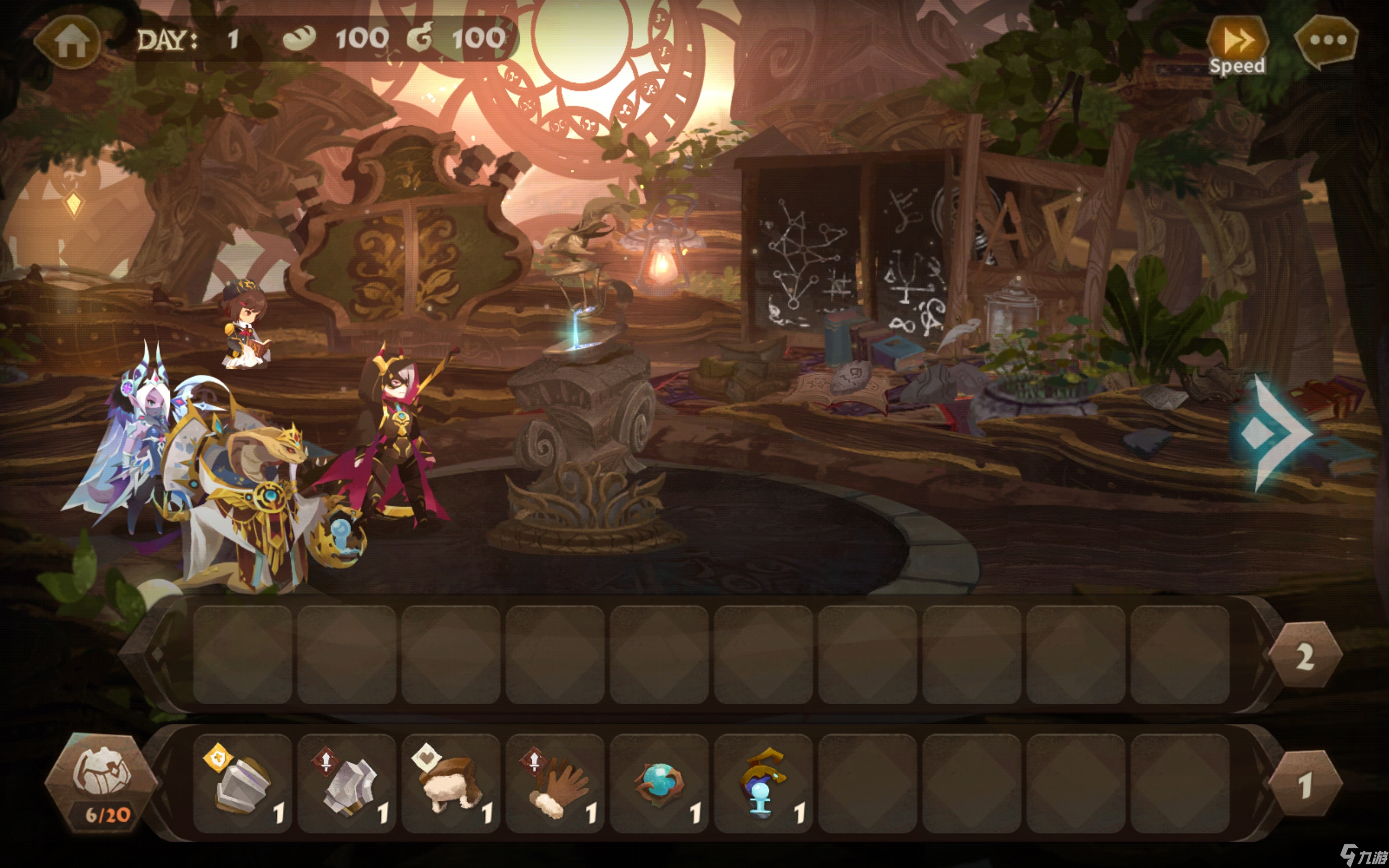The width and height of the screenshot is (1389, 868).
Task: Select the golden staff with blue orb
Action: (x=763, y=783)
